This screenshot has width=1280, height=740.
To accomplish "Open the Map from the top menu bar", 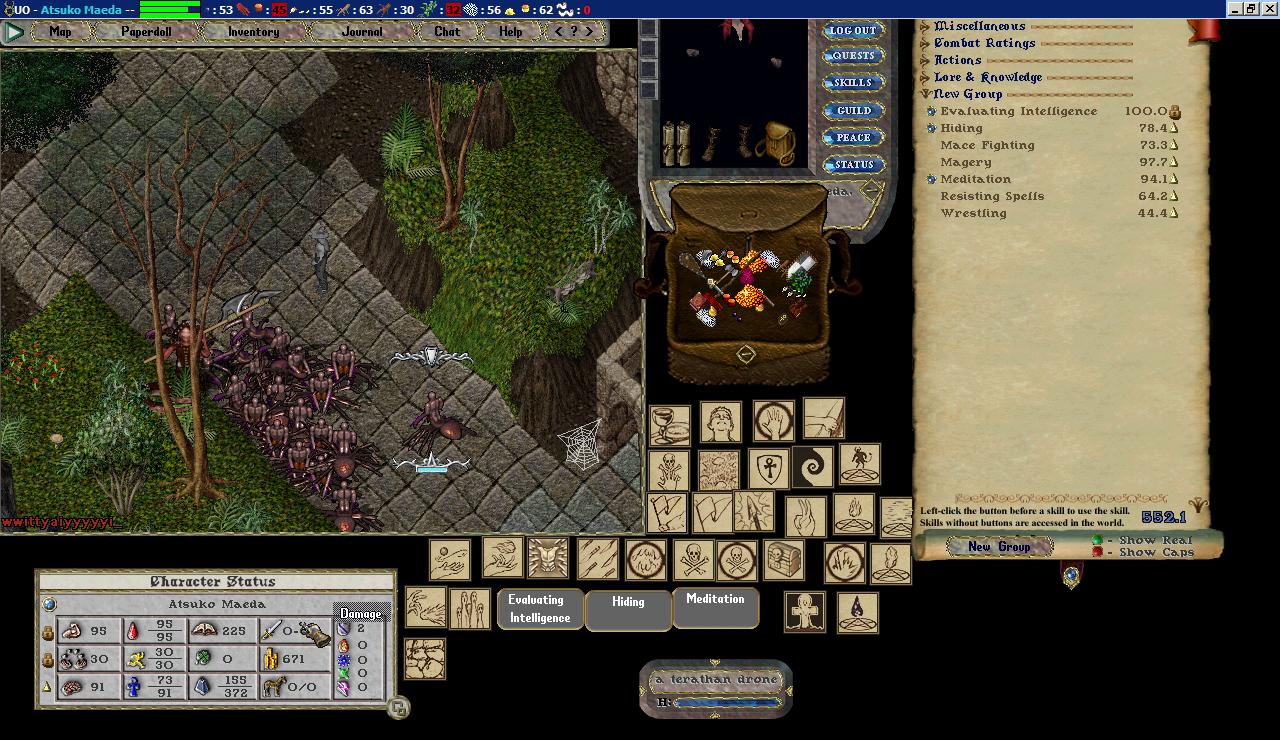I will coord(60,32).
